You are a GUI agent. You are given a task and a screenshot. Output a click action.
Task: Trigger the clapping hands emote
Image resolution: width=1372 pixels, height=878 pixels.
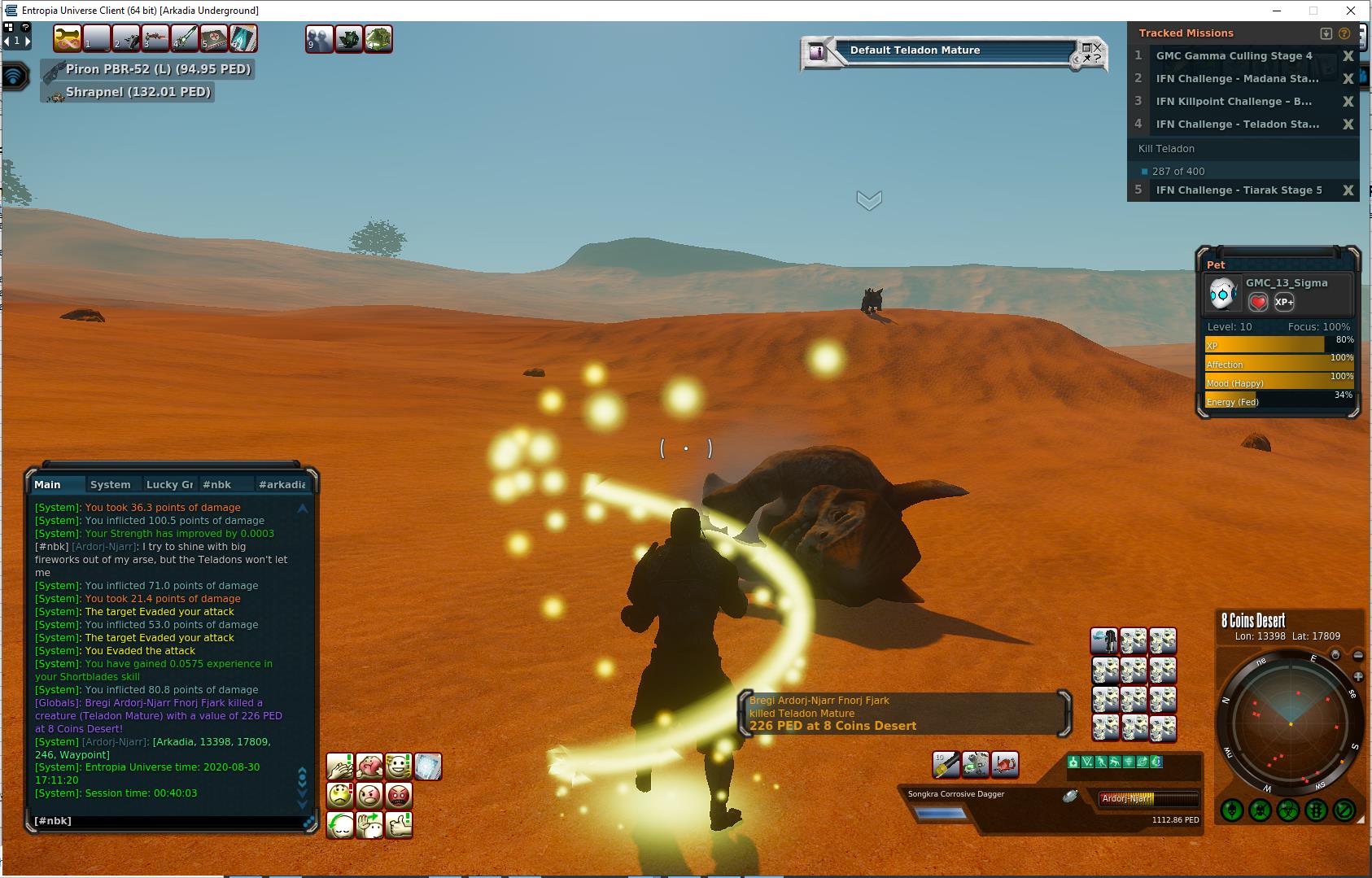pyautogui.click(x=340, y=766)
